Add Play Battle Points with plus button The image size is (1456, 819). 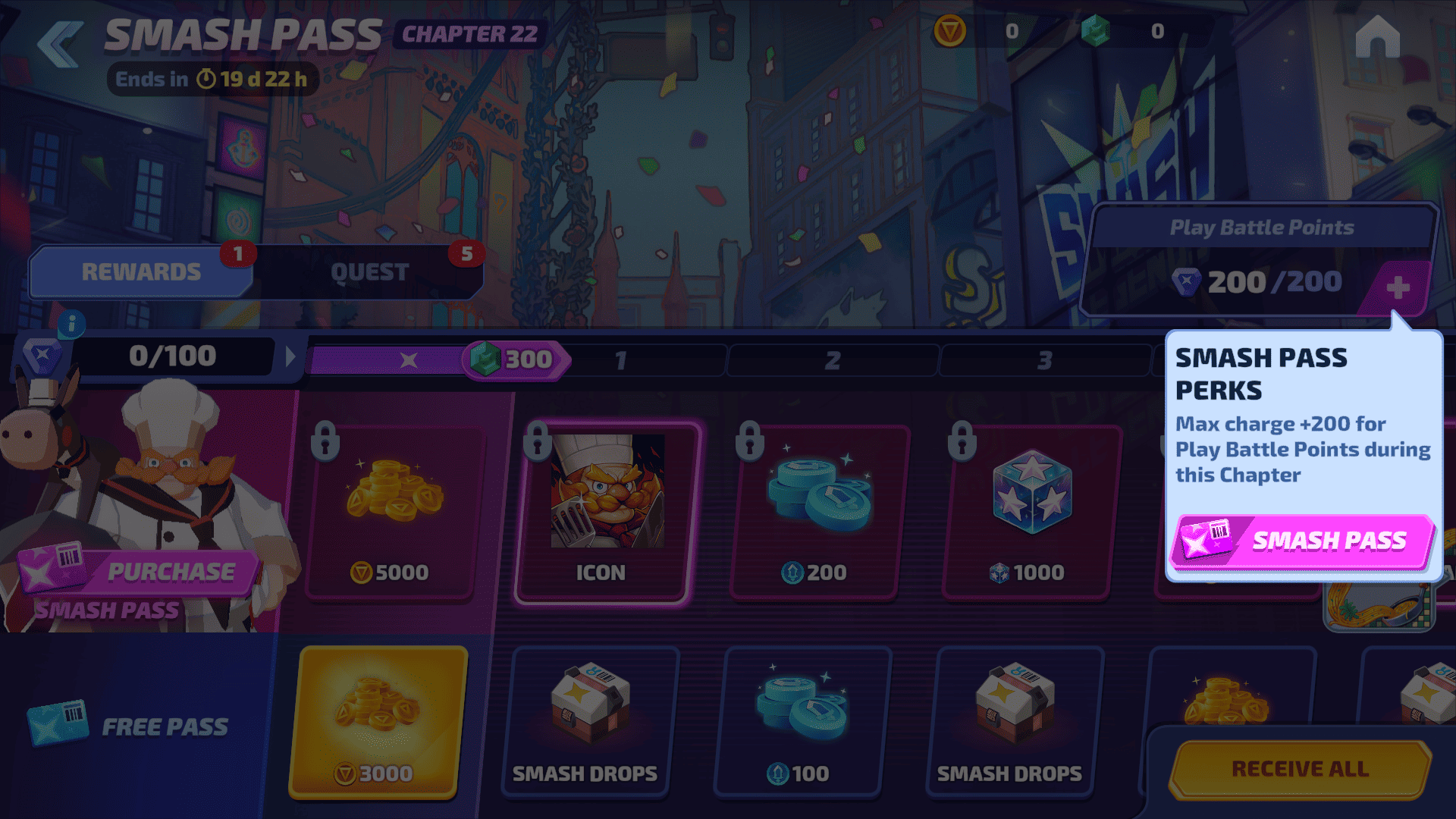tap(1397, 287)
